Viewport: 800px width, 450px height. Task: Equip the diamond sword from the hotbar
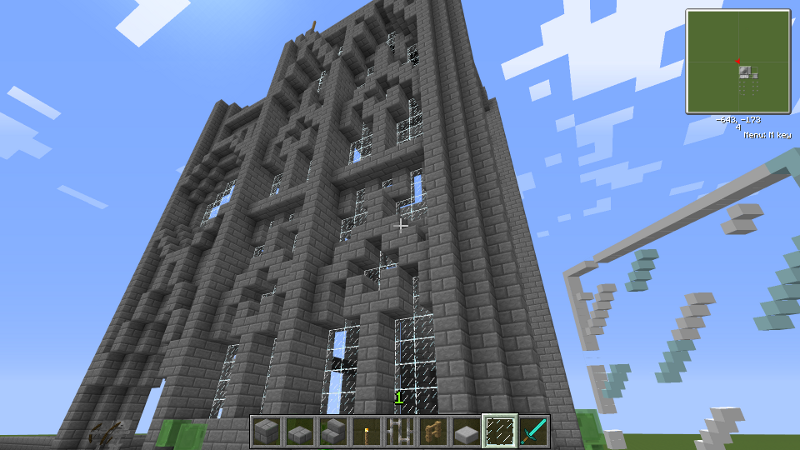pos(532,432)
